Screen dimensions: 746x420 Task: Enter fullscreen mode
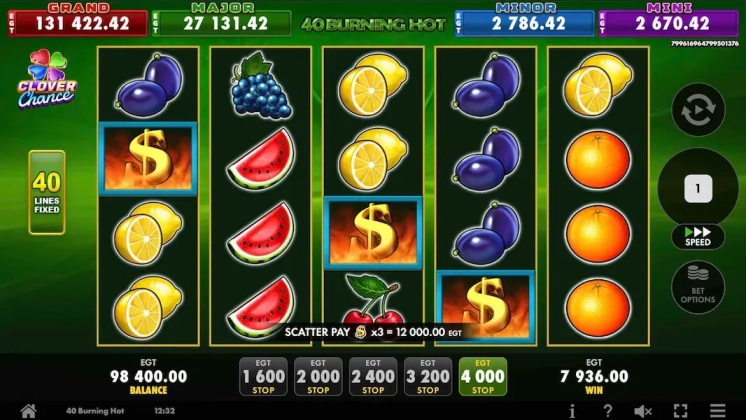pos(680,410)
